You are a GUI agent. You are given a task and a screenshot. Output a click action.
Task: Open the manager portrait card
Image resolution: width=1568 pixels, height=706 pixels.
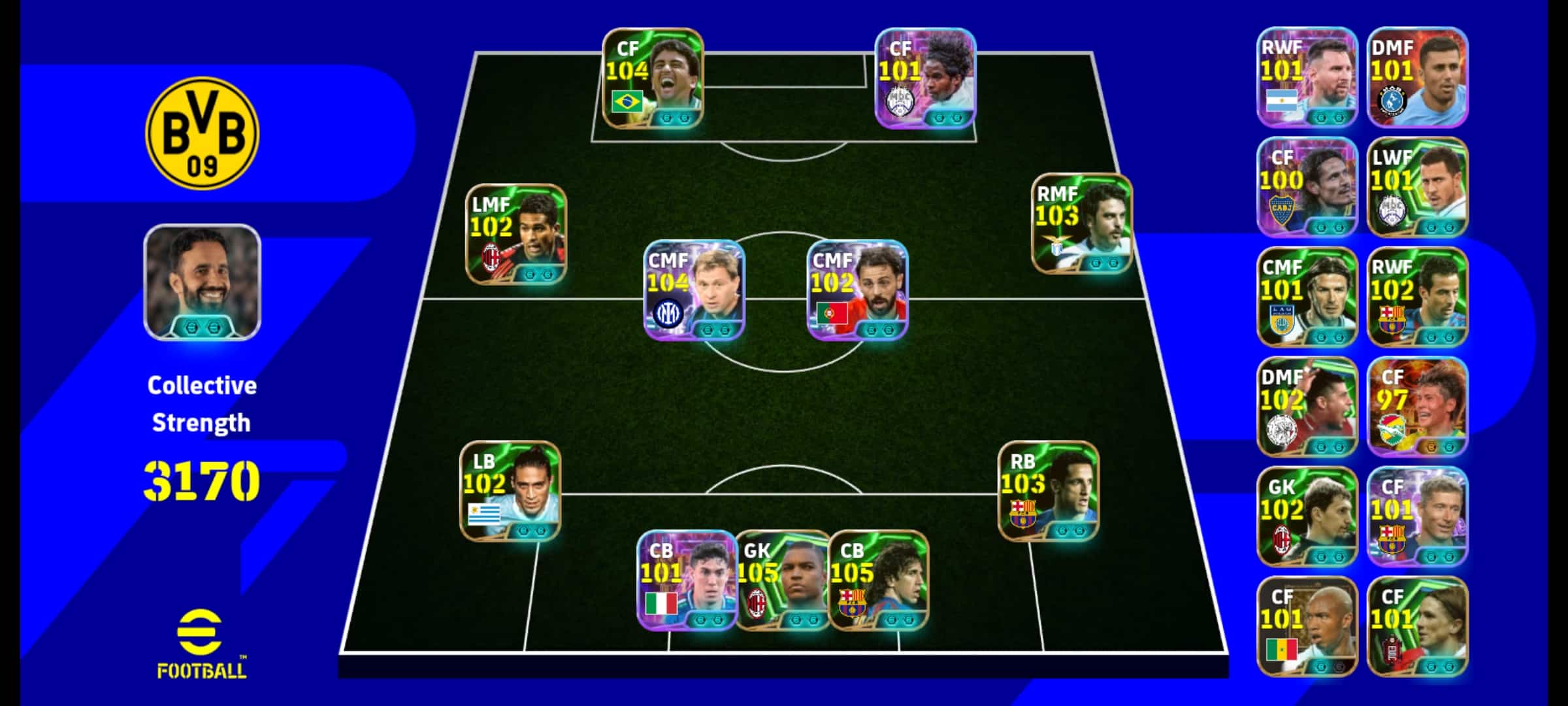tap(202, 282)
